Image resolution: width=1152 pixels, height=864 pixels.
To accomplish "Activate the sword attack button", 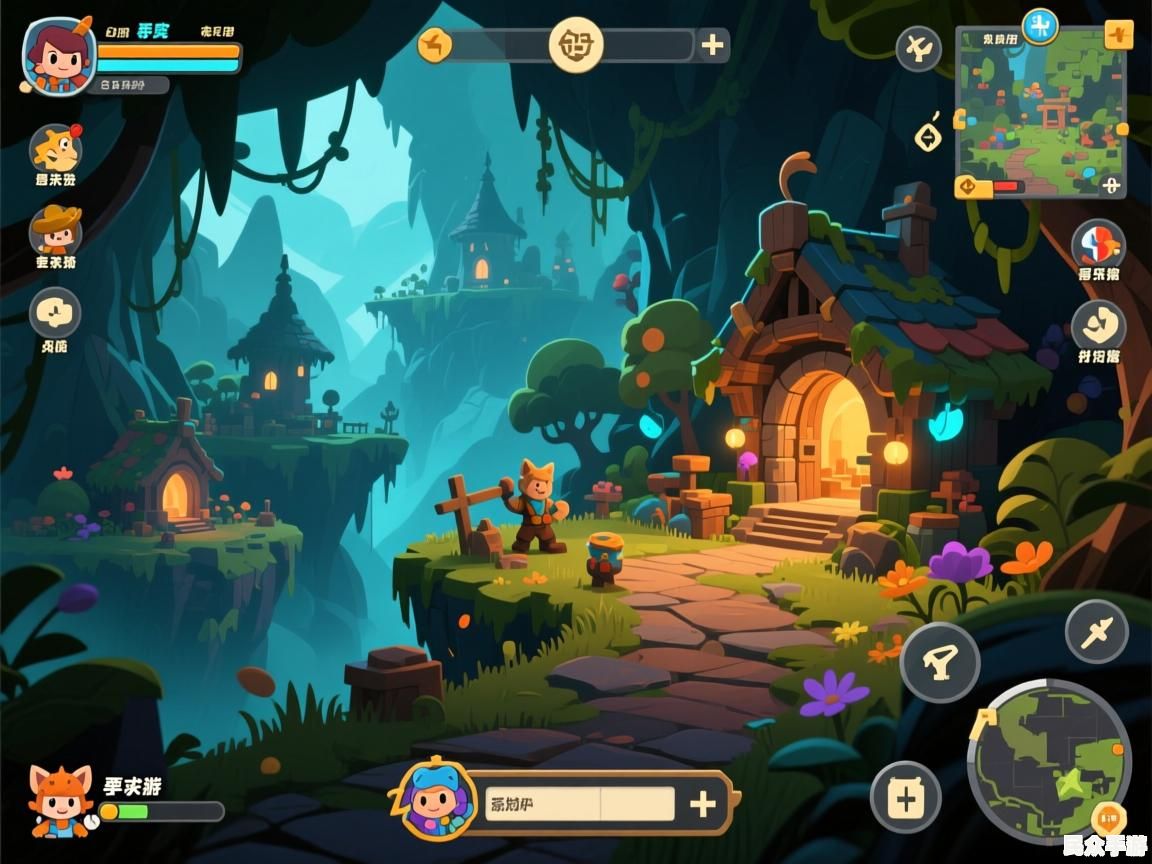I will [x=1096, y=632].
